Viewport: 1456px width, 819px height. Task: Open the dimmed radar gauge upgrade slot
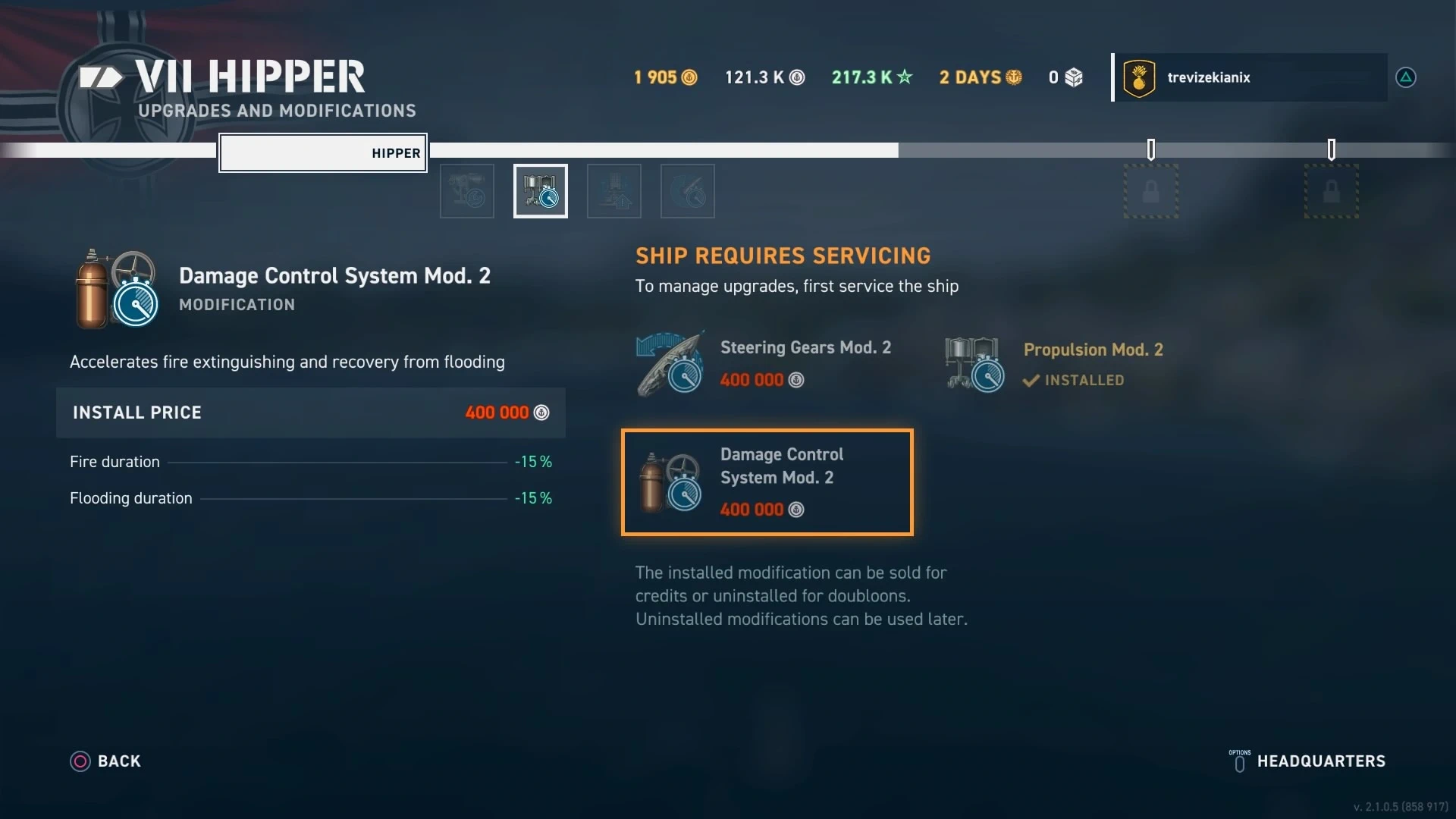(688, 191)
